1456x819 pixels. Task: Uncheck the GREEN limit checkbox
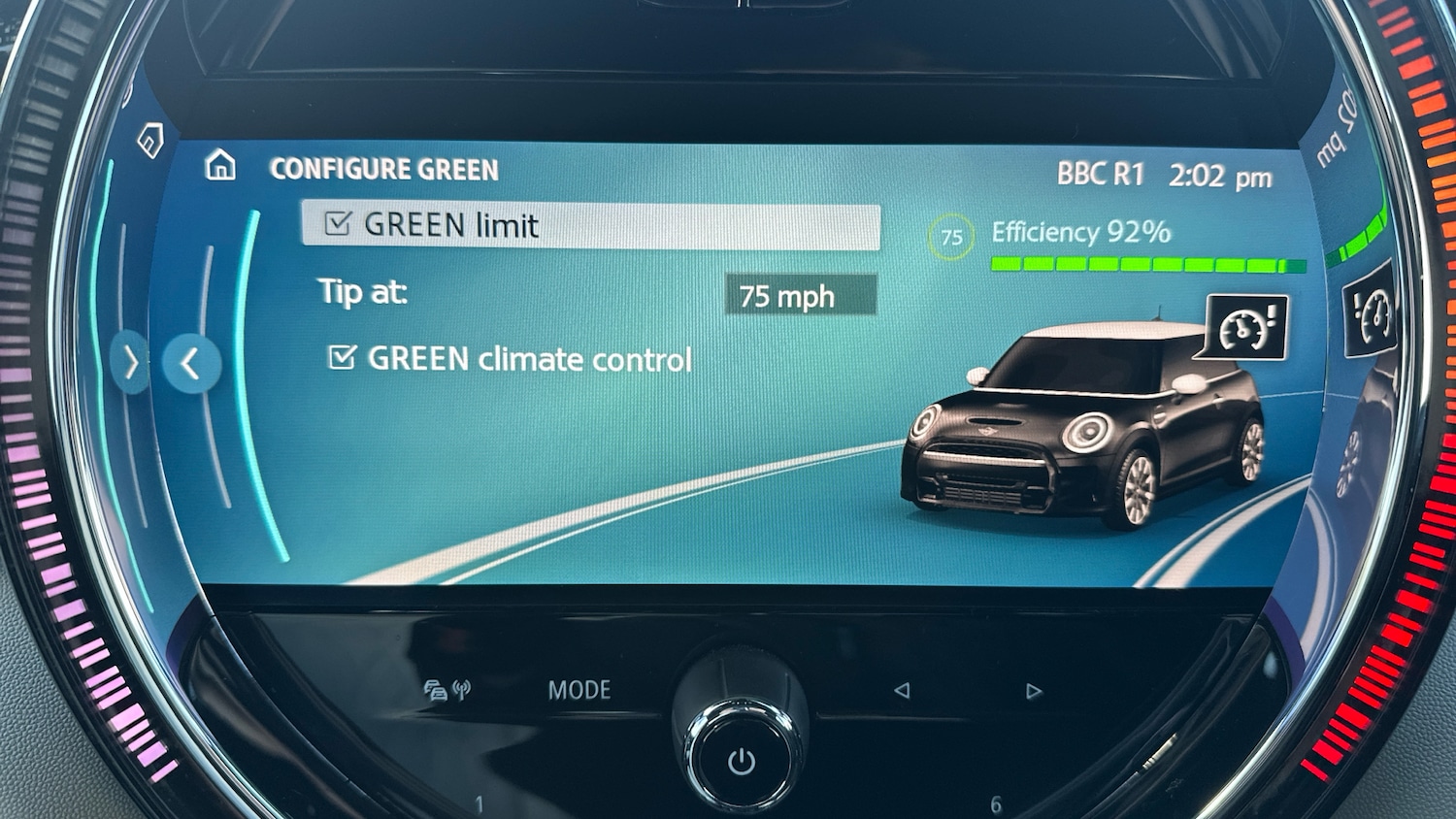[337, 224]
